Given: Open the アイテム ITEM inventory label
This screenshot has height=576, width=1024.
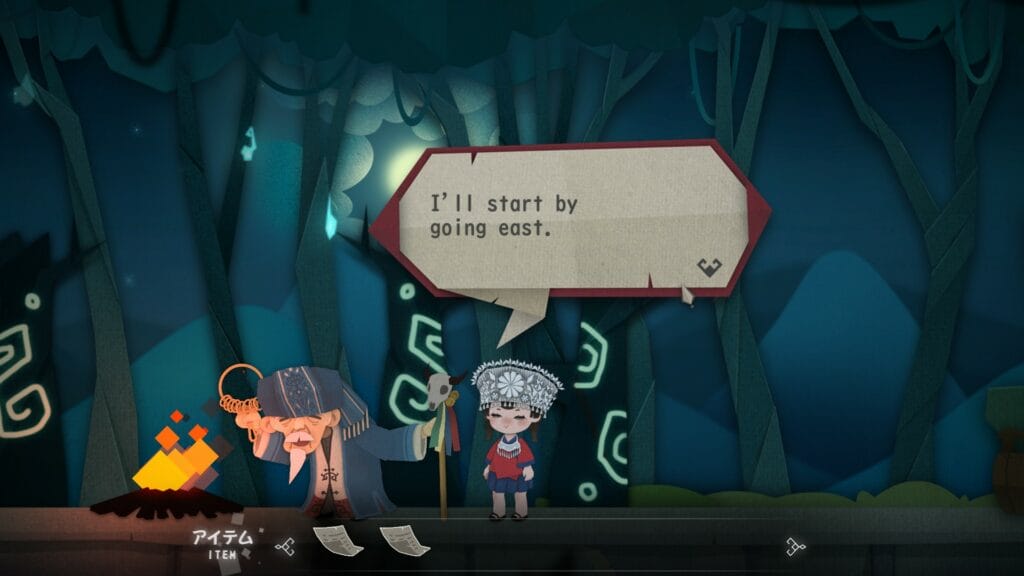Looking at the screenshot, I should [223, 543].
